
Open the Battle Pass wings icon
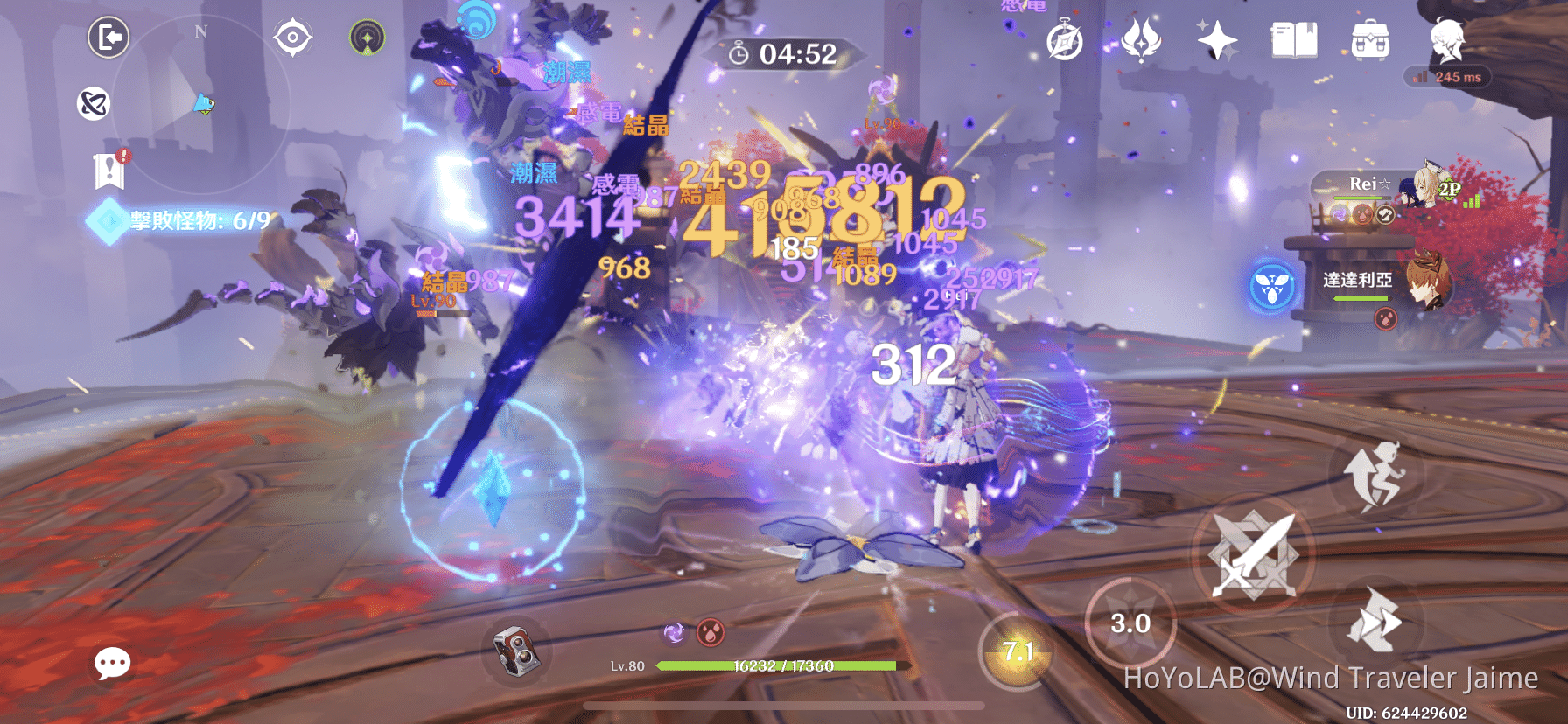[1142, 39]
